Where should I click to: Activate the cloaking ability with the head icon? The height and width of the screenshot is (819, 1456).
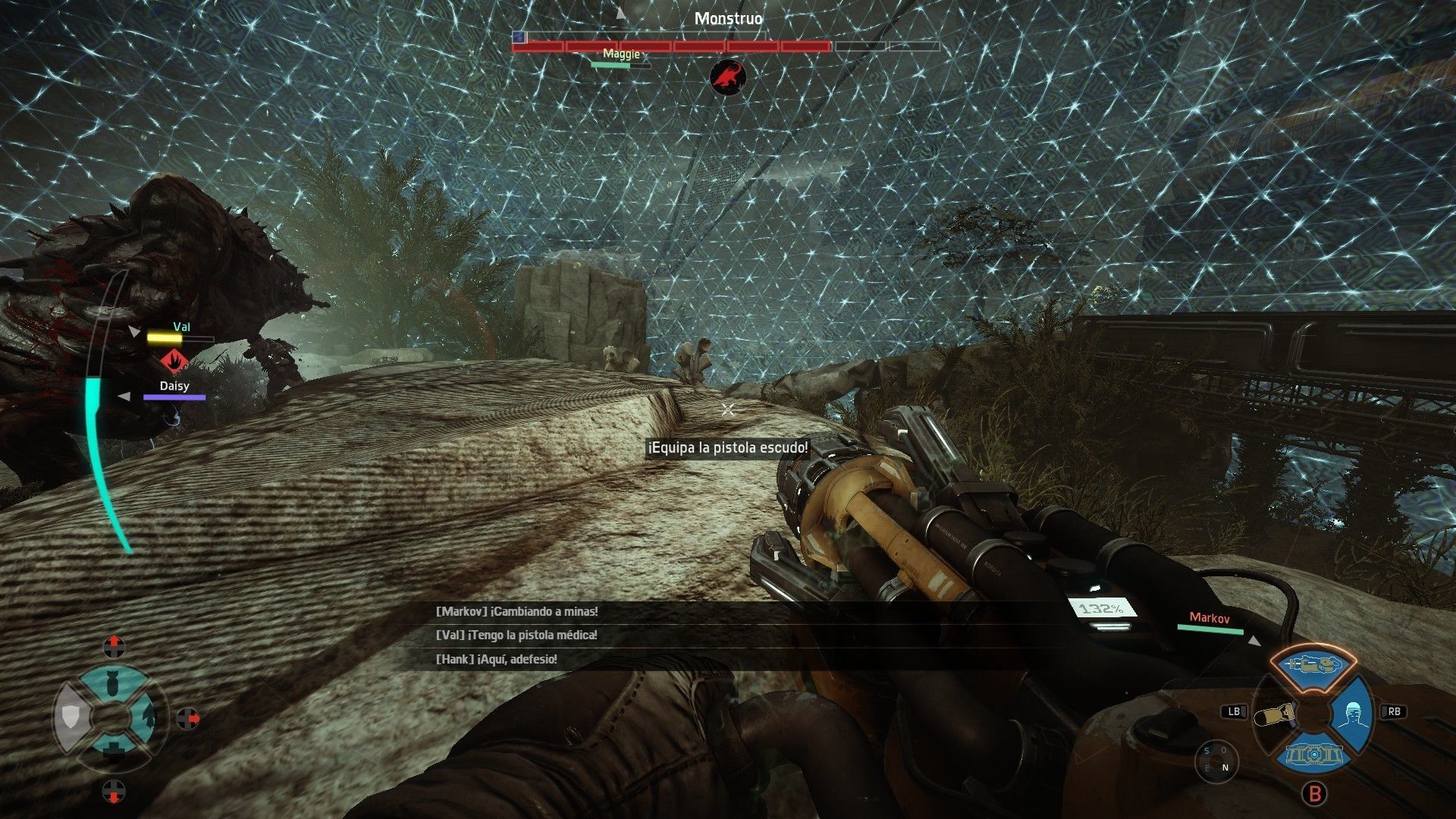(x=1354, y=714)
